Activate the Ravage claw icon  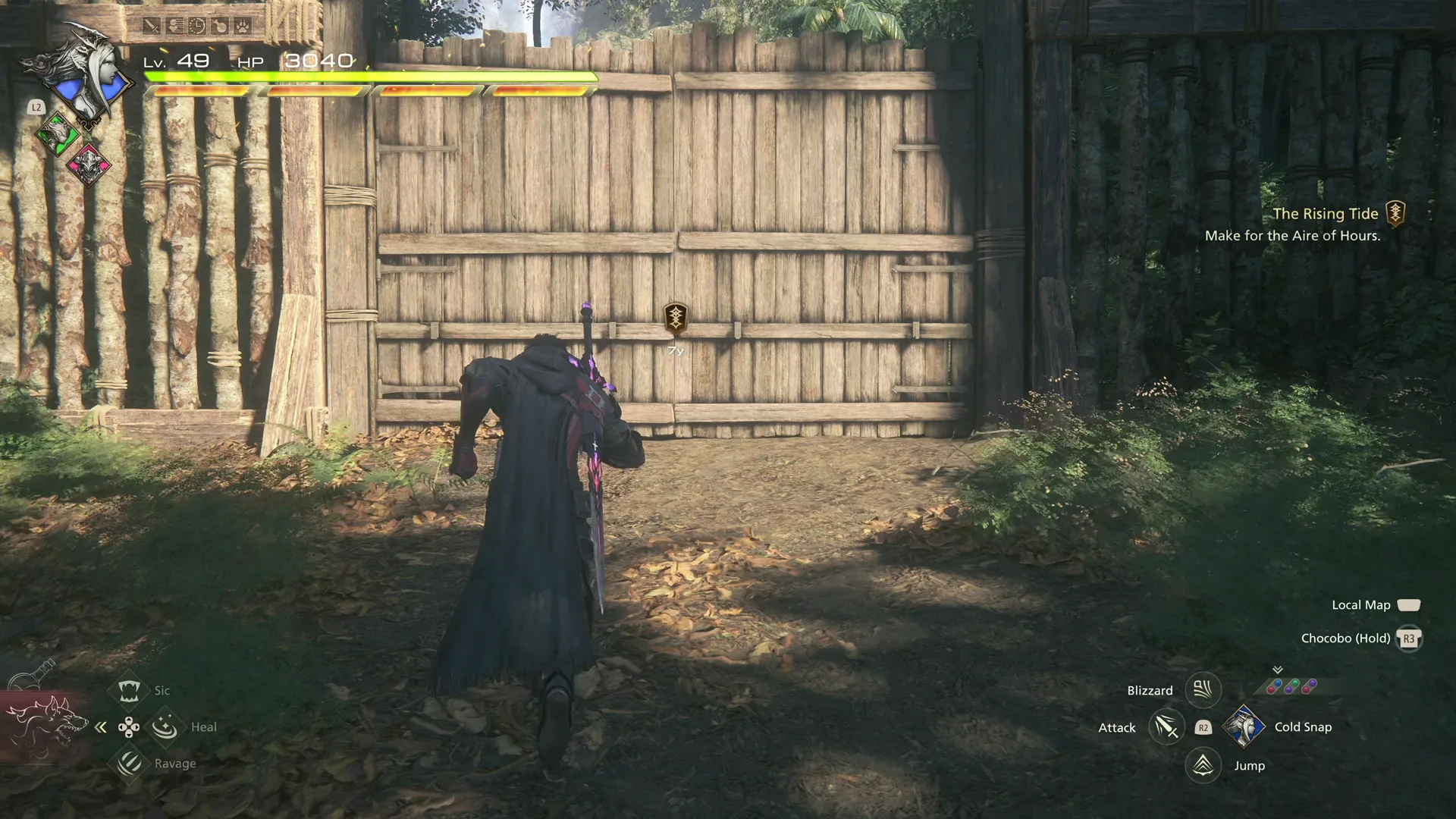[x=128, y=764]
